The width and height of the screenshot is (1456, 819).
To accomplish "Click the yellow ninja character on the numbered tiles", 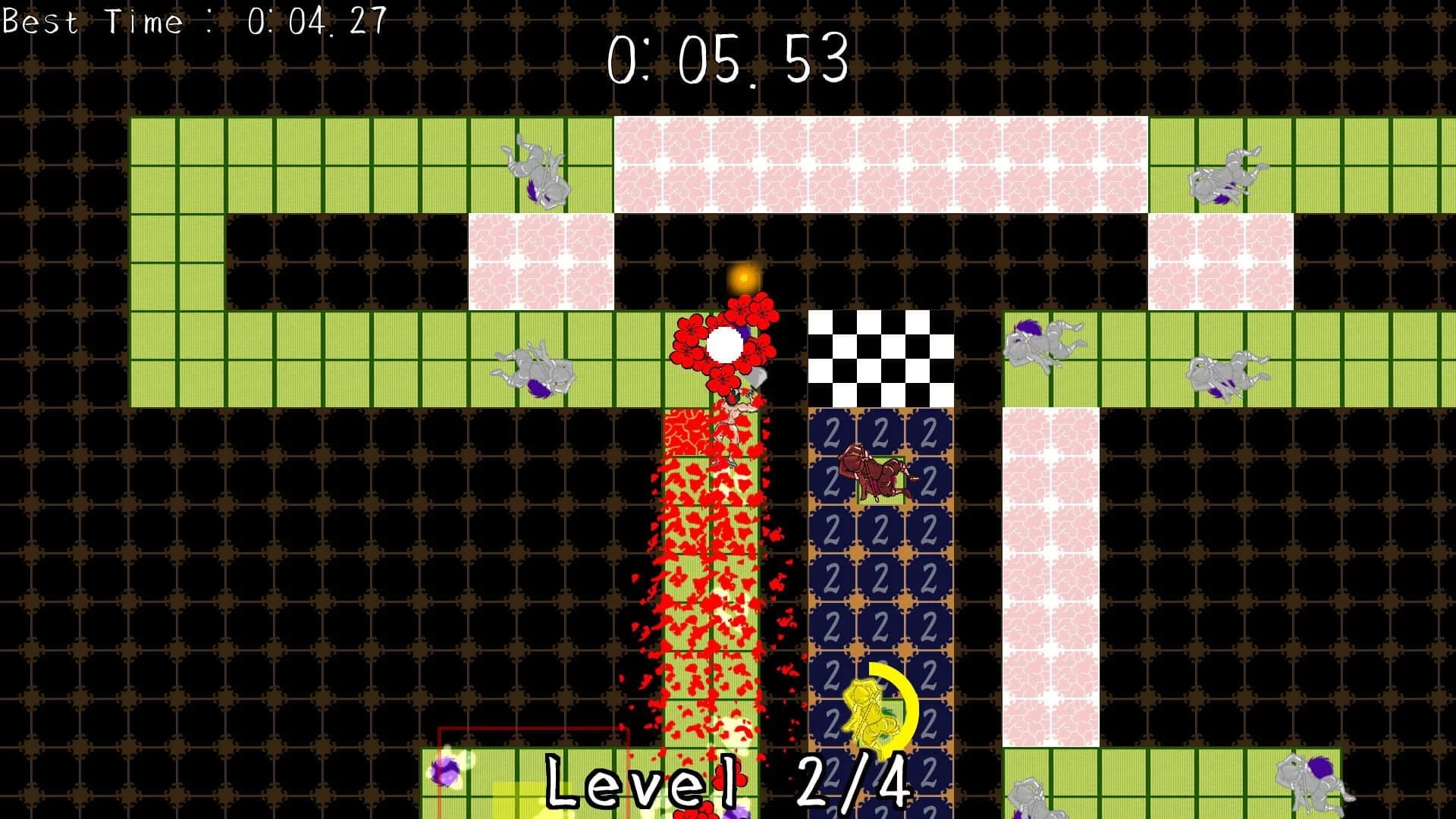I will (871, 713).
